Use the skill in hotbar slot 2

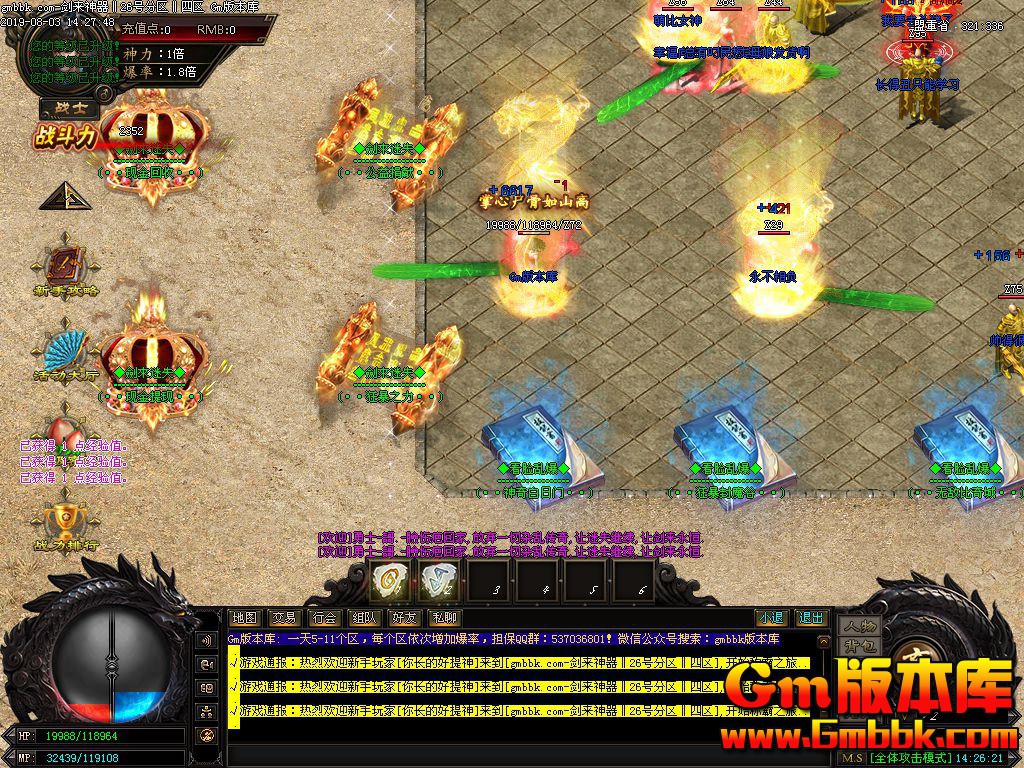point(437,579)
